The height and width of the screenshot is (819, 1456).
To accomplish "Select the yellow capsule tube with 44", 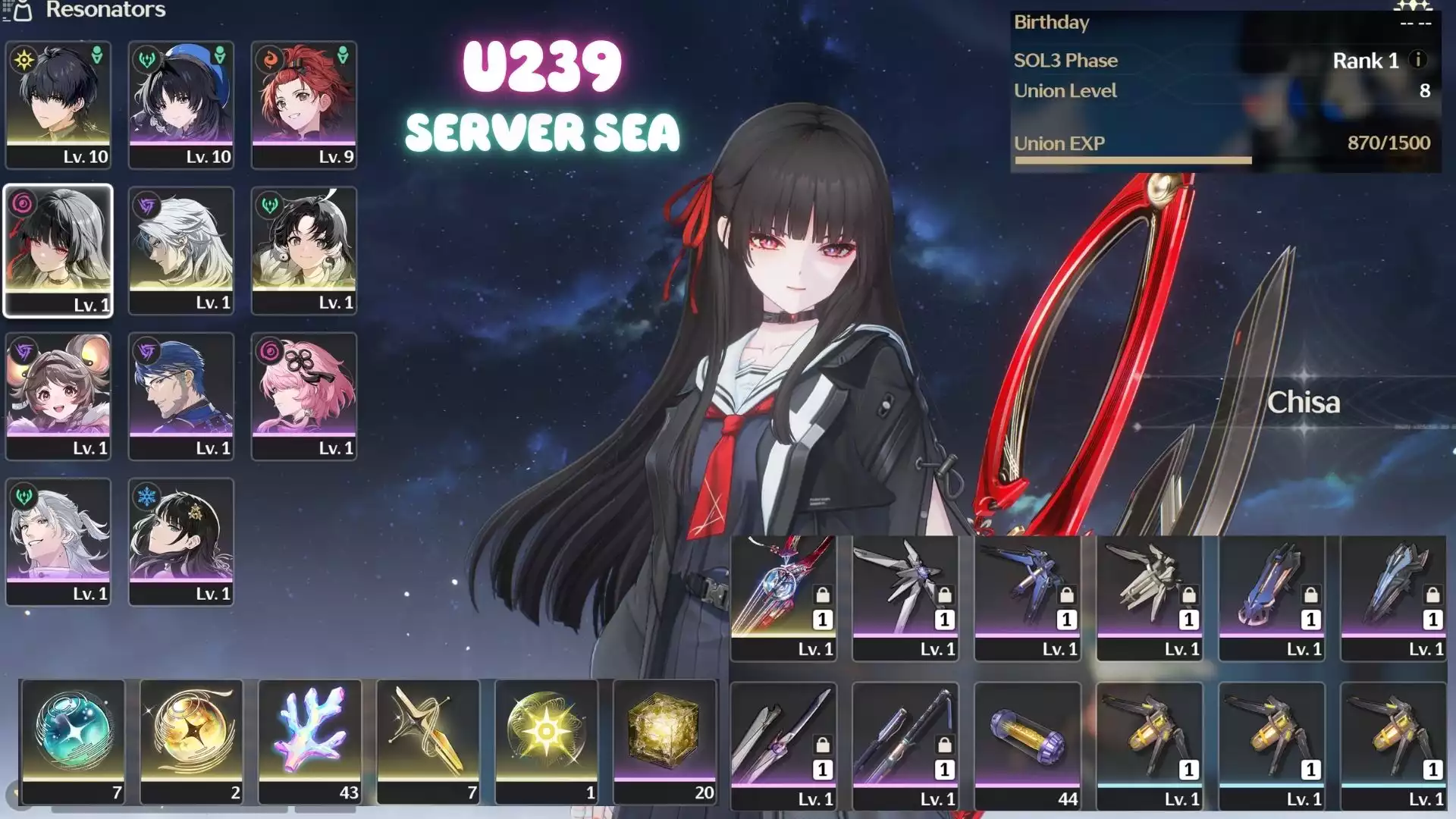I will click(x=1028, y=745).
